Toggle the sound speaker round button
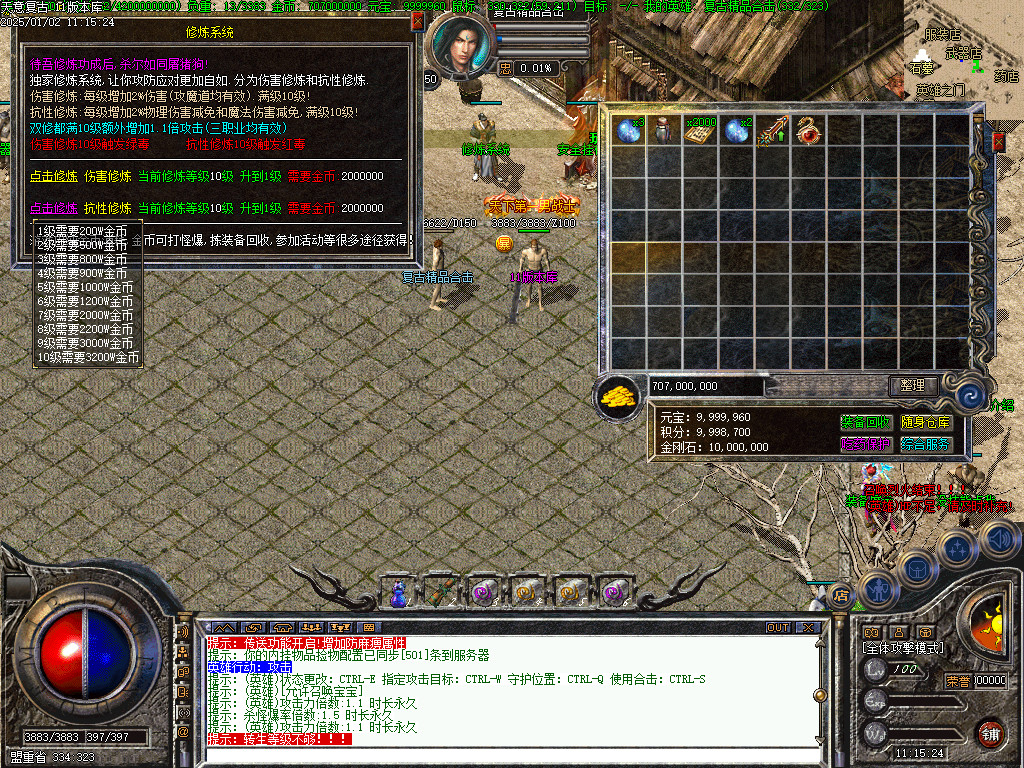This screenshot has height=768, width=1024. pos(998,540)
